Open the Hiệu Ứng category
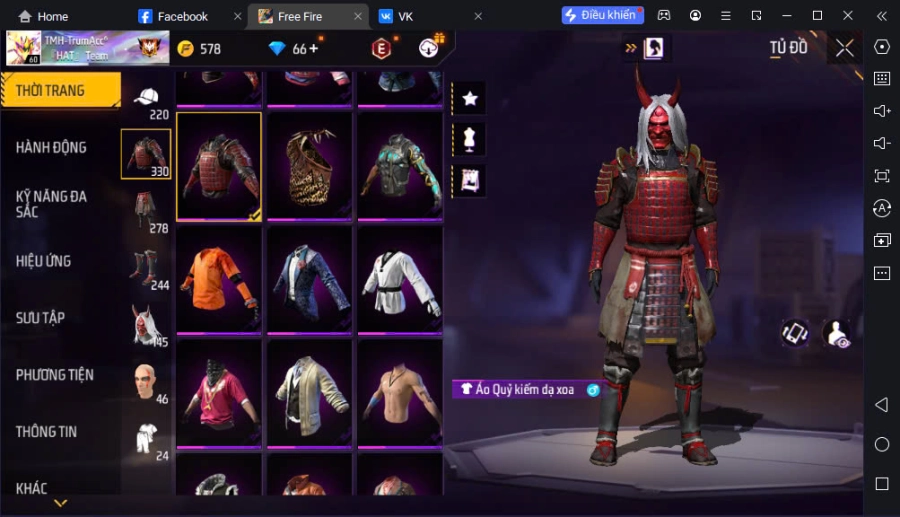The width and height of the screenshot is (900, 517). (x=44, y=261)
